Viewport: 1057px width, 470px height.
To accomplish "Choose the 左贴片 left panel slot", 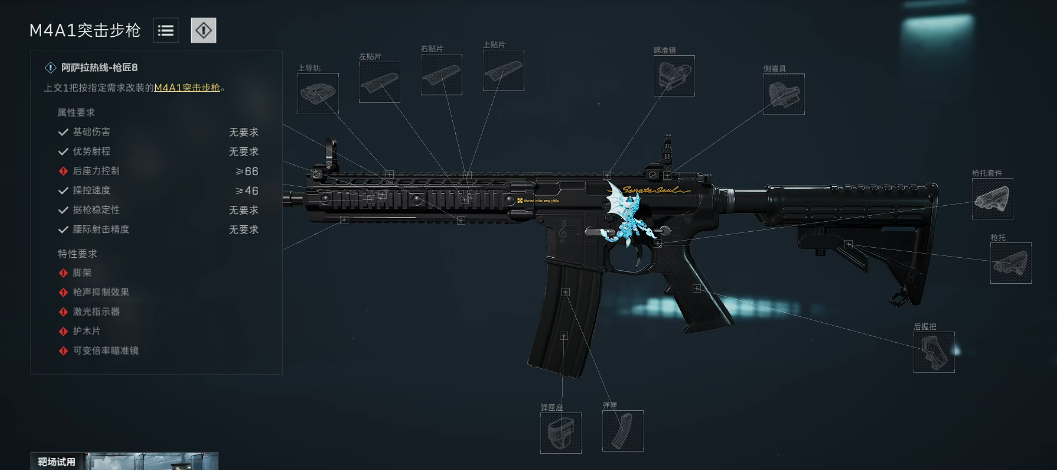I will click(379, 82).
